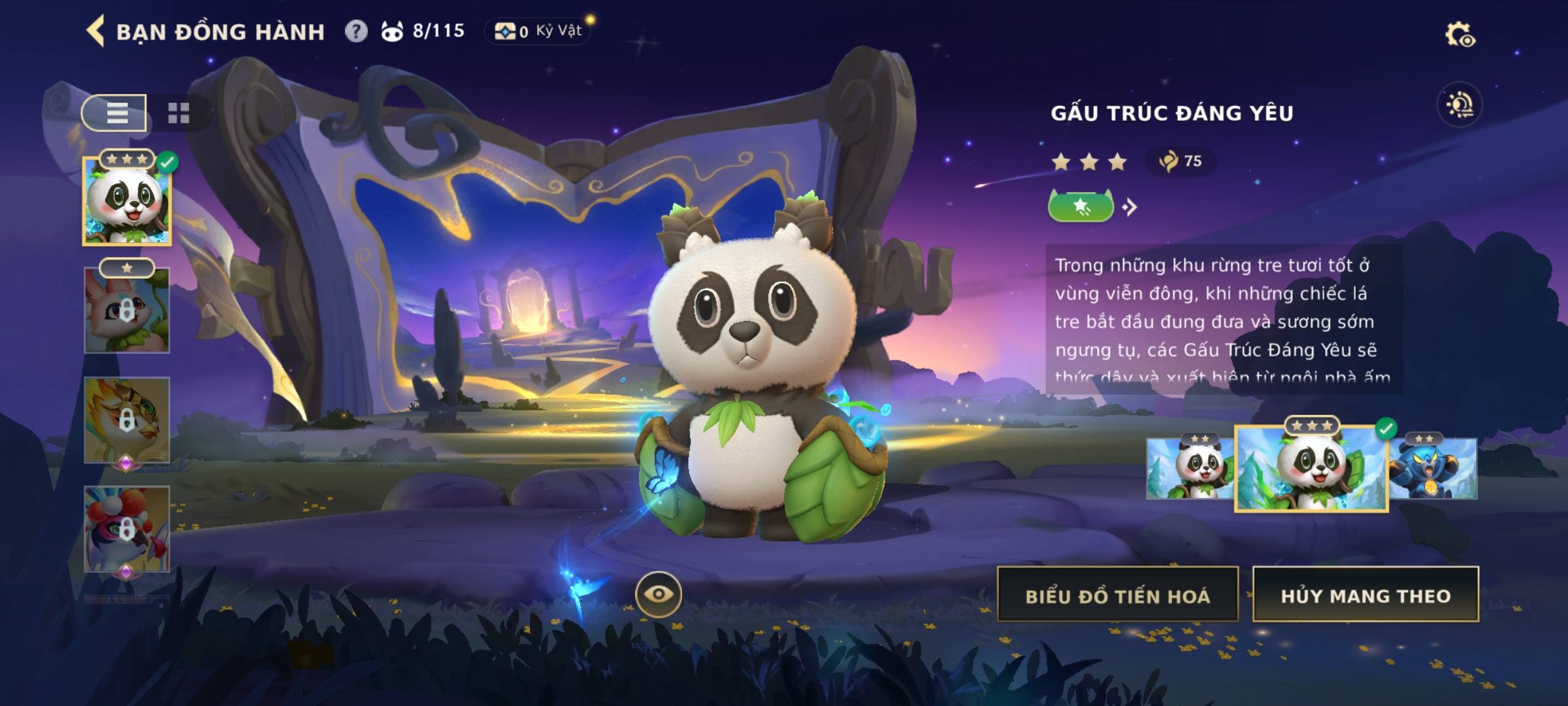
Task: Select the locked red-hat bird companion
Action: [127, 529]
